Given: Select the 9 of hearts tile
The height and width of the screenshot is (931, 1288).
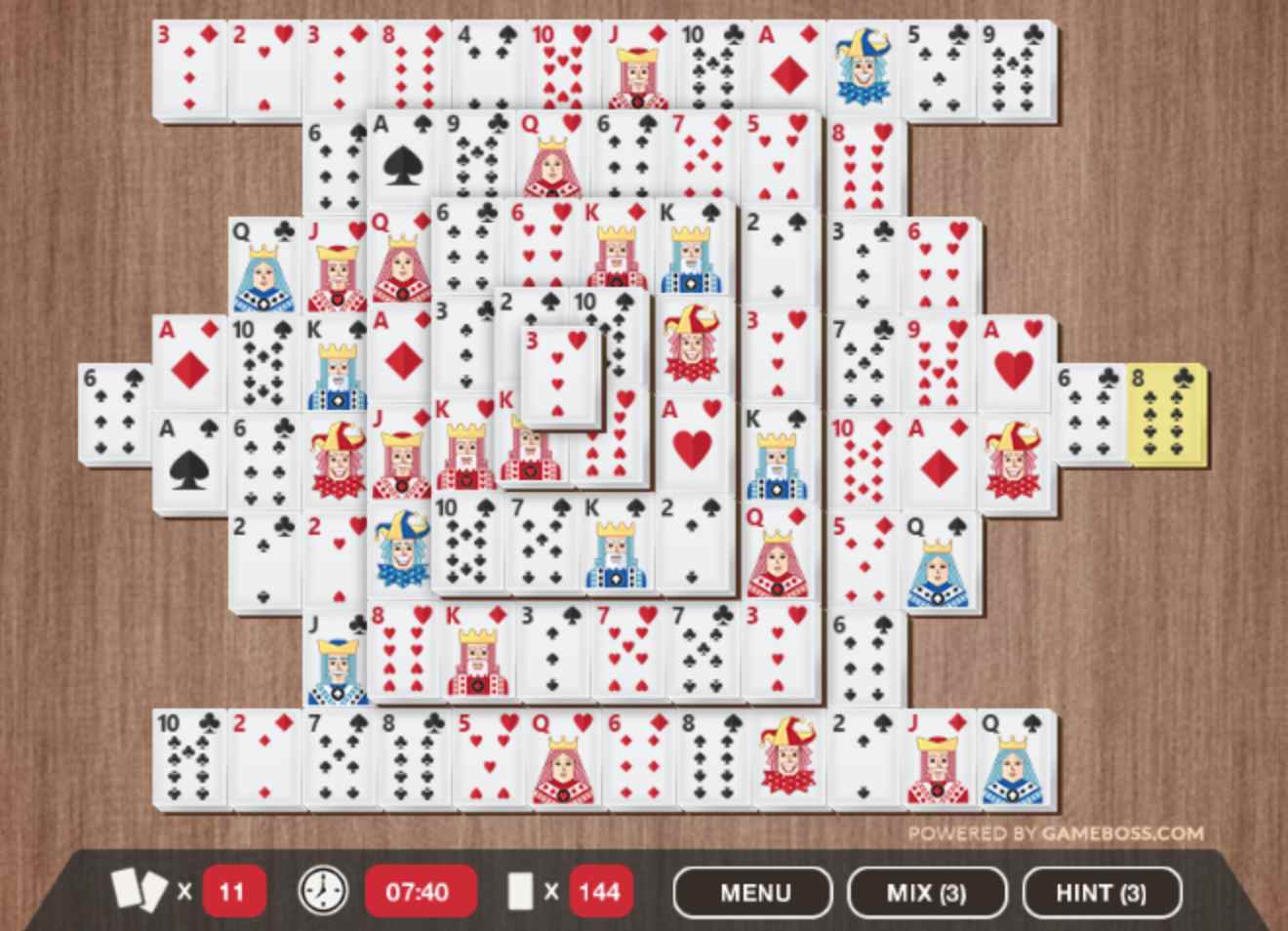Looking at the screenshot, I should click(938, 361).
